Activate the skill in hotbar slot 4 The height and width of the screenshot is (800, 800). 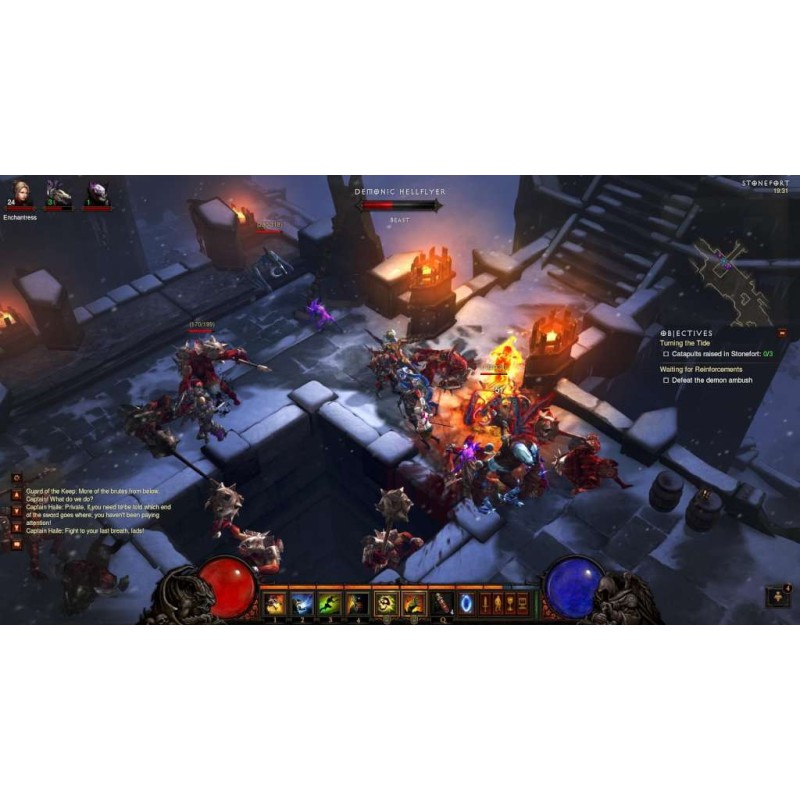pyautogui.click(x=357, y=603)
